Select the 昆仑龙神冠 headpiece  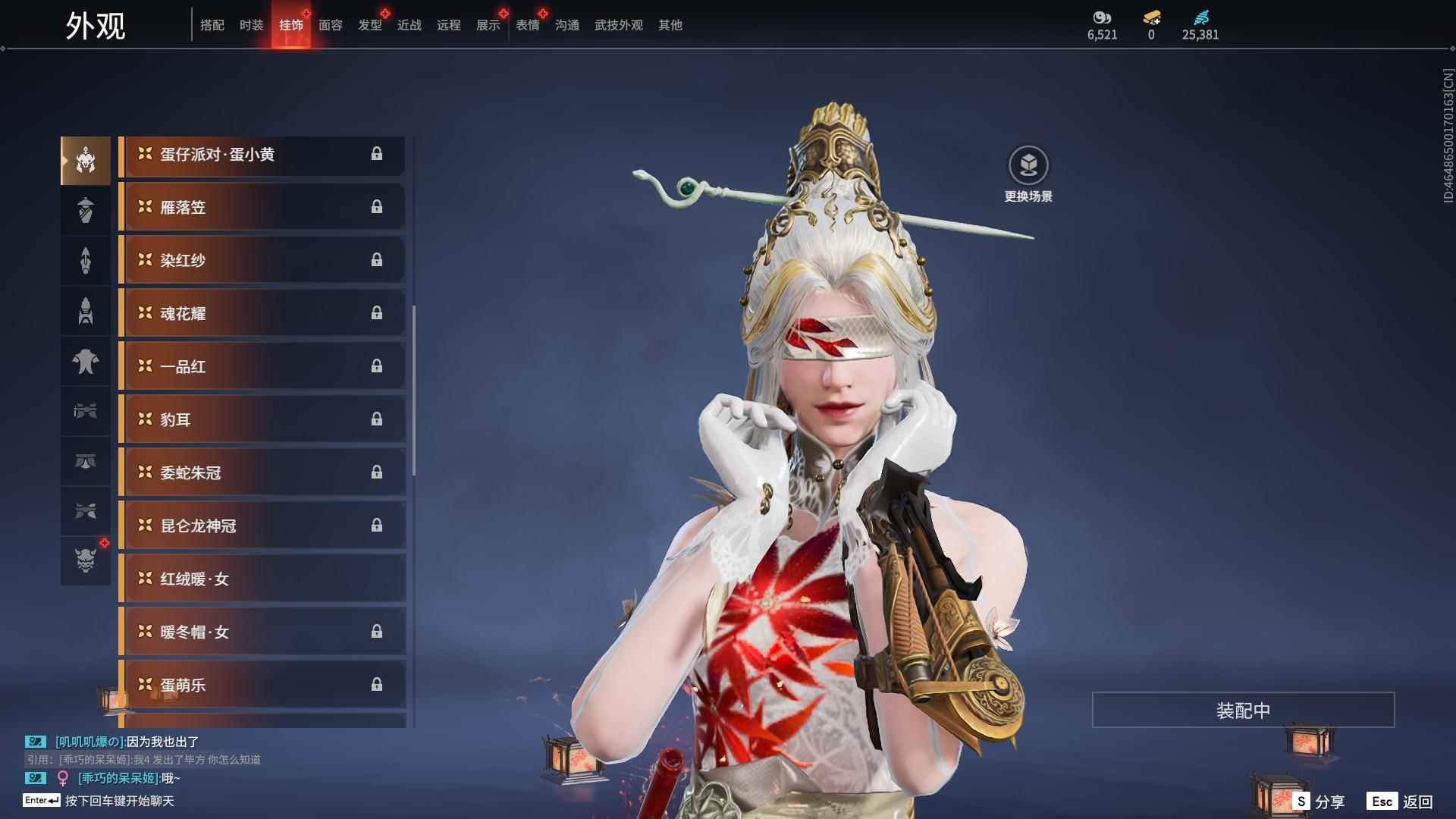click(x=262, y=526)
